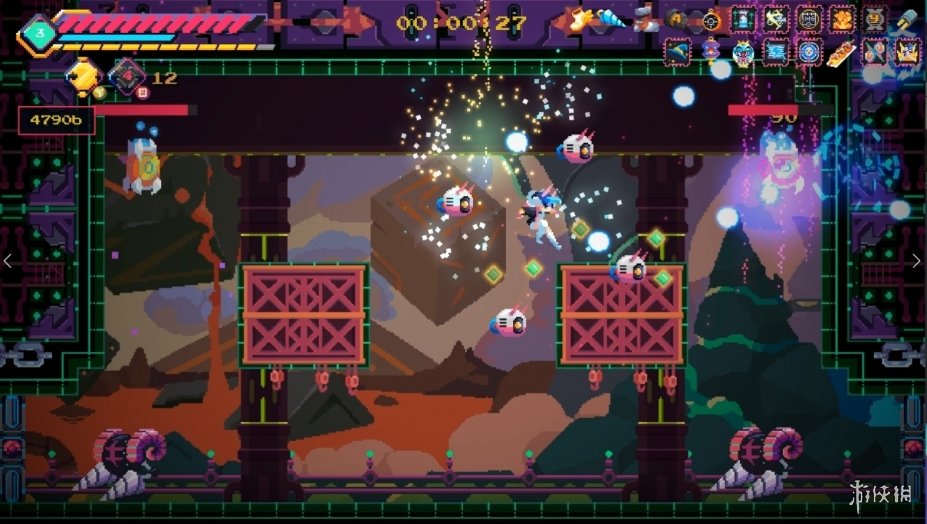The image size is (927, 524).
Task: Click the blue ringed planet icon
Action: (x=678, y=51)
